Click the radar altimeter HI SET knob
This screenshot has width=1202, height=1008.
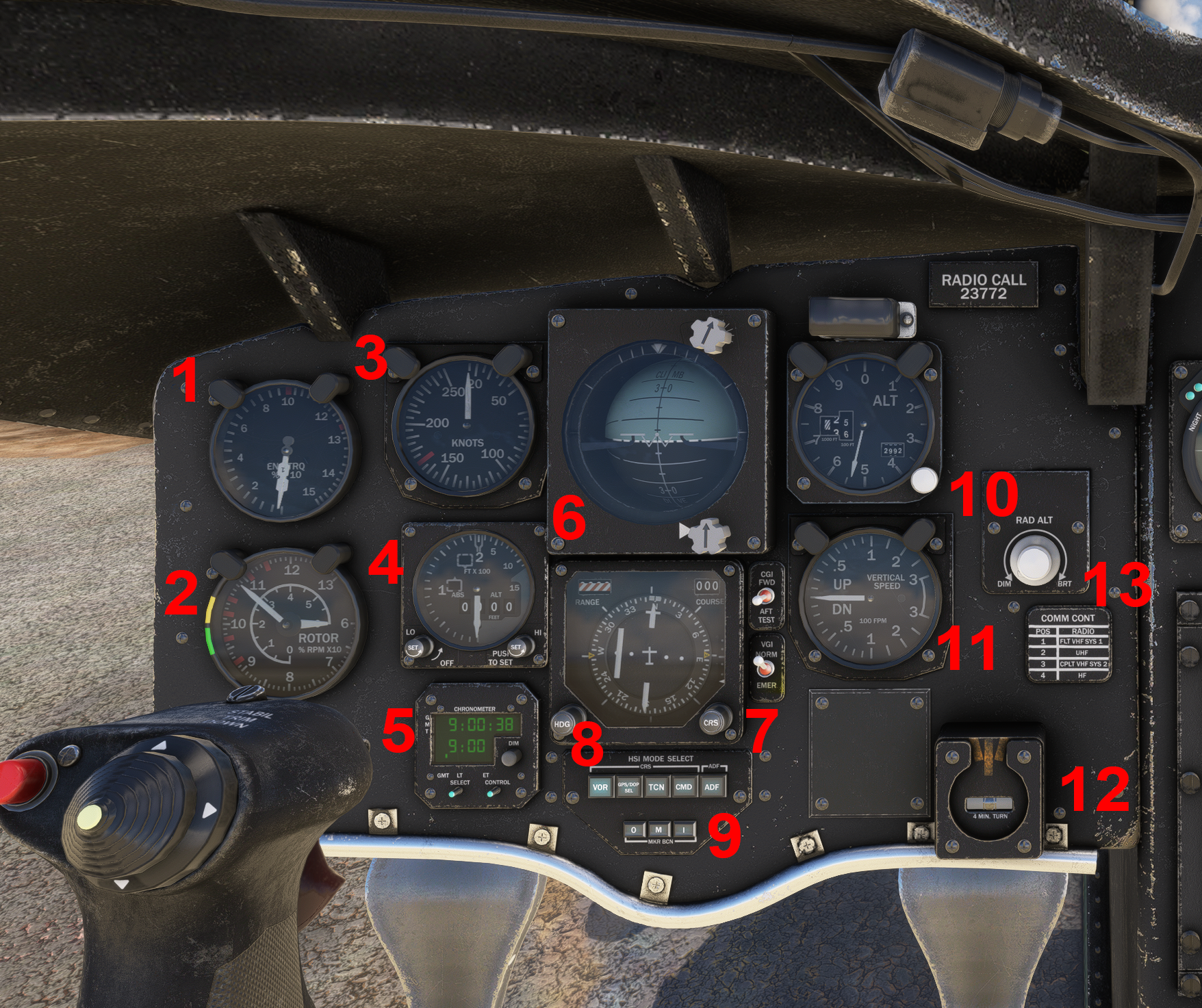[517, 647]
